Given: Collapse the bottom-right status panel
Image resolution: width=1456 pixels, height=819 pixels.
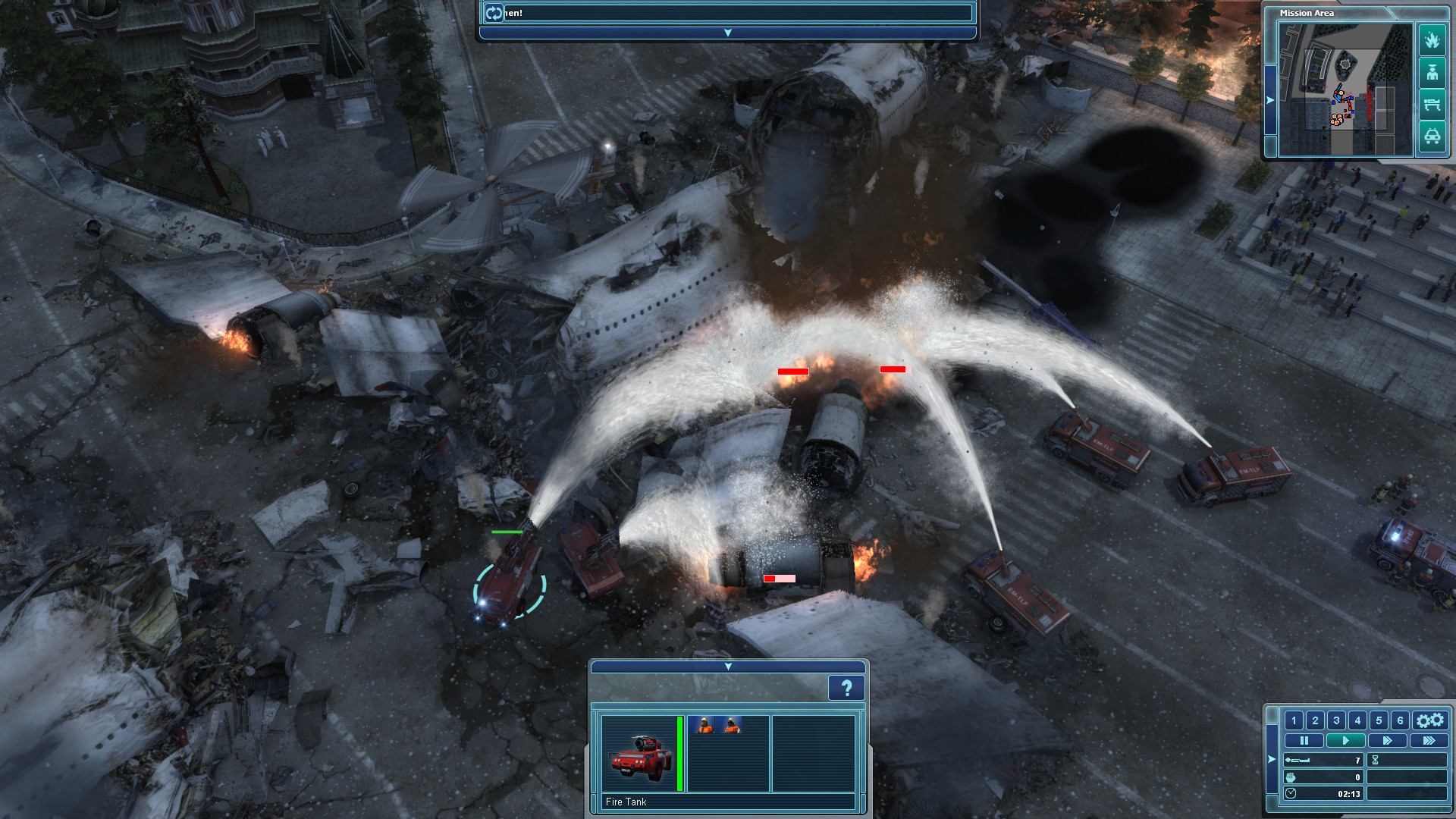Looking at the screenshot, I should click(x=1271, y=759).
